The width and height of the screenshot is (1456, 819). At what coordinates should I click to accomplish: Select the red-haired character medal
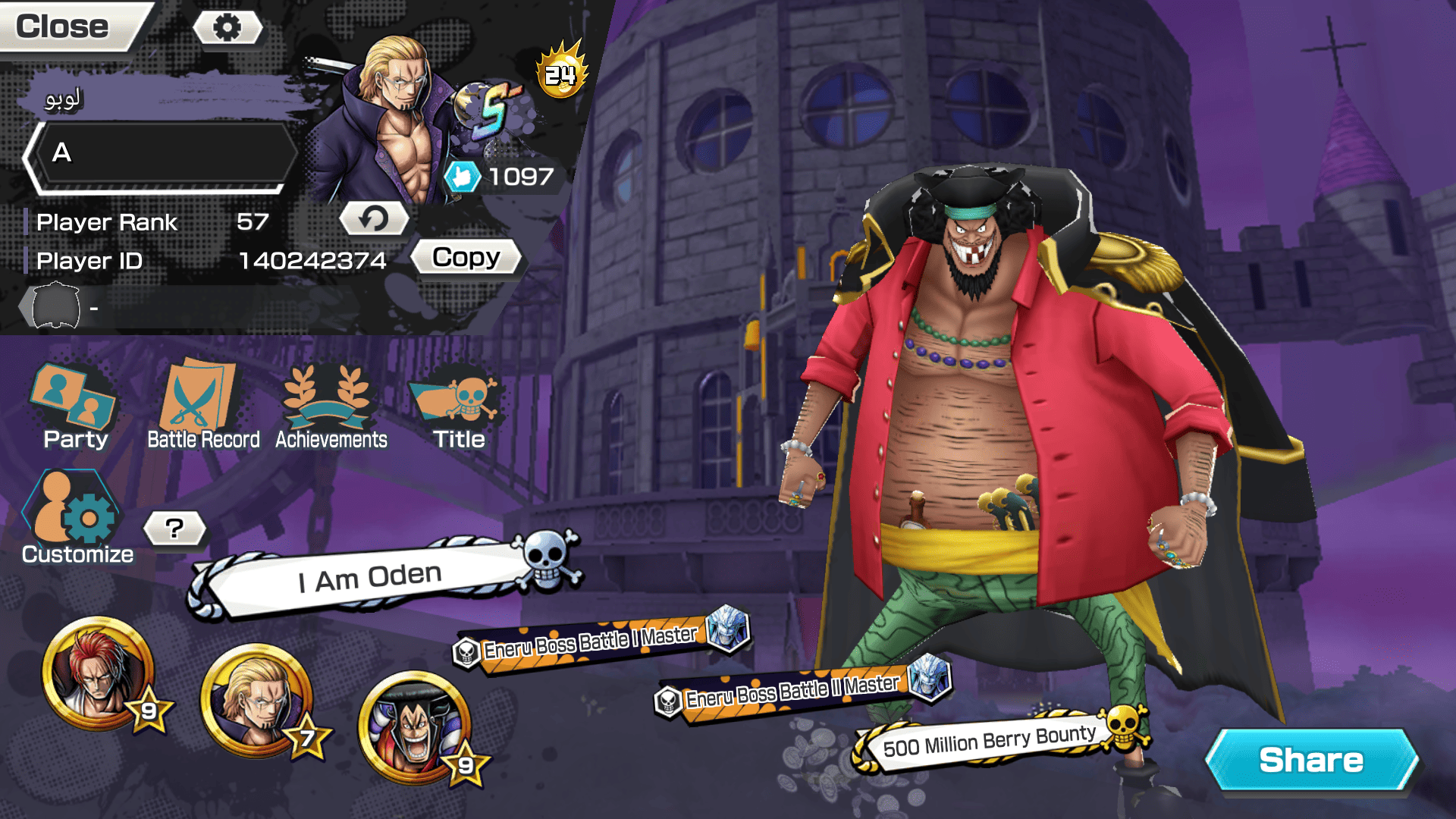(x=99, y=673)
